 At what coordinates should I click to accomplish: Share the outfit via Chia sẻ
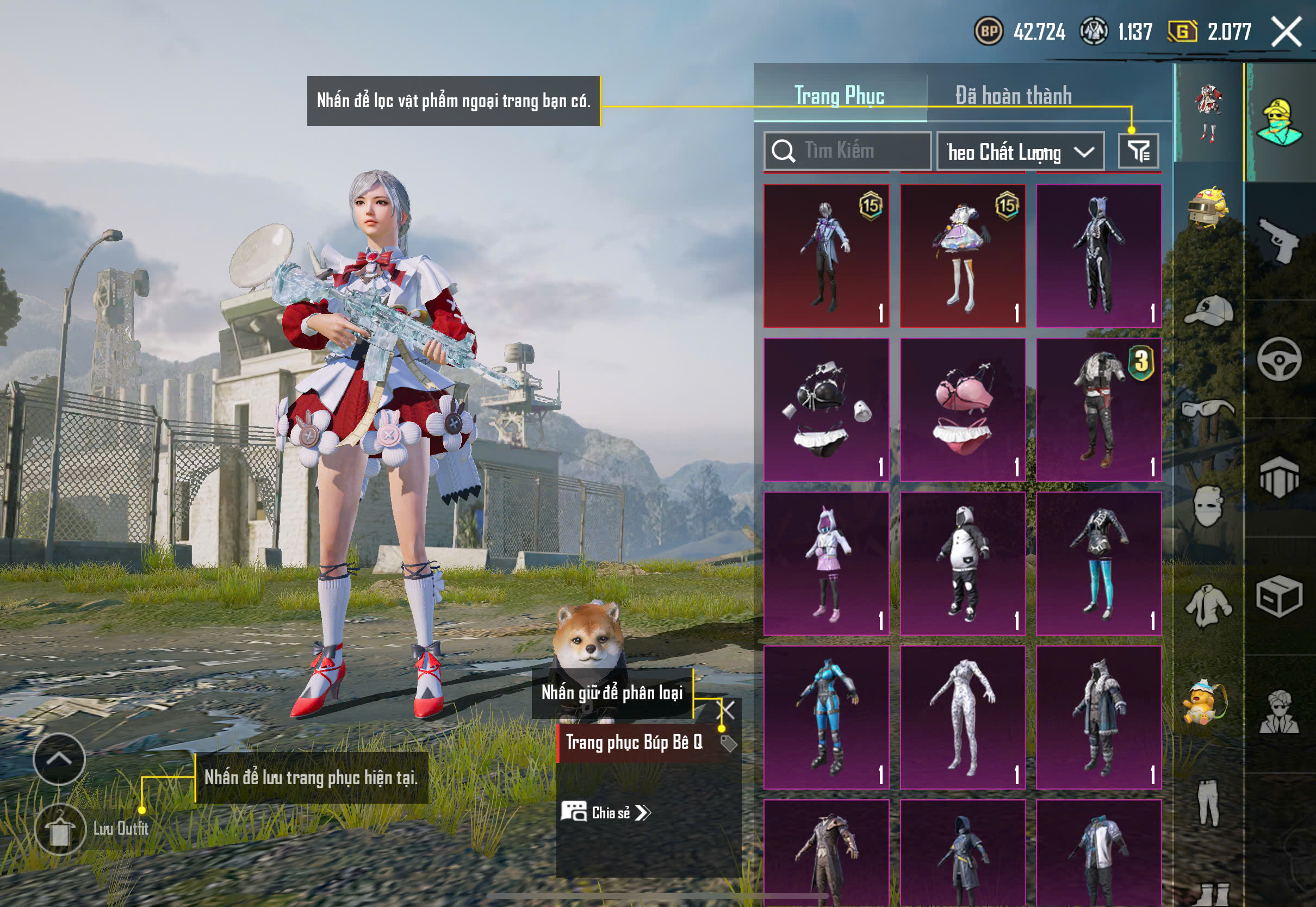tap(606, 812)
